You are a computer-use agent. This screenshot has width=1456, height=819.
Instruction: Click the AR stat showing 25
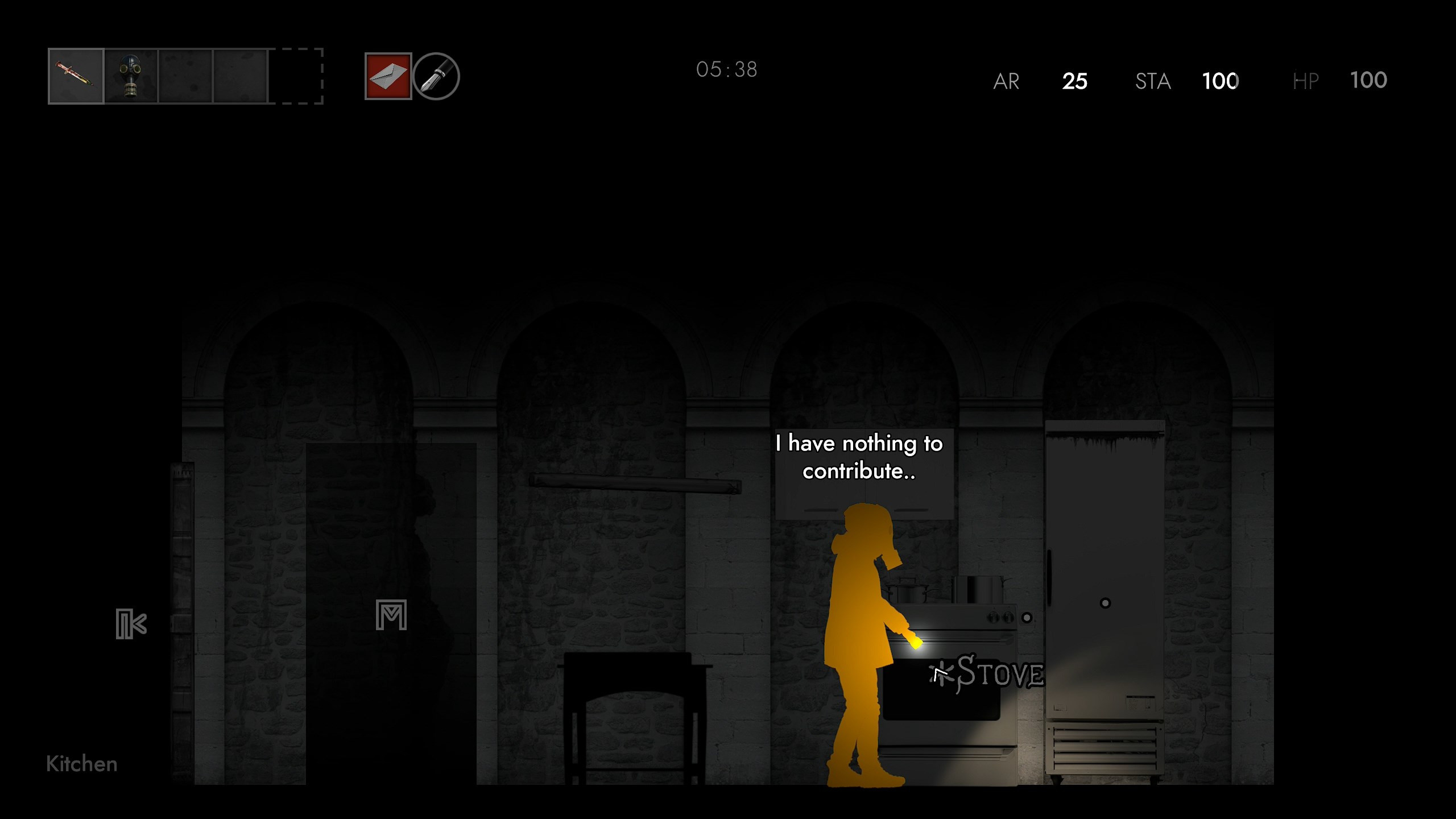pyautogui.click(x=1075, y=81)
